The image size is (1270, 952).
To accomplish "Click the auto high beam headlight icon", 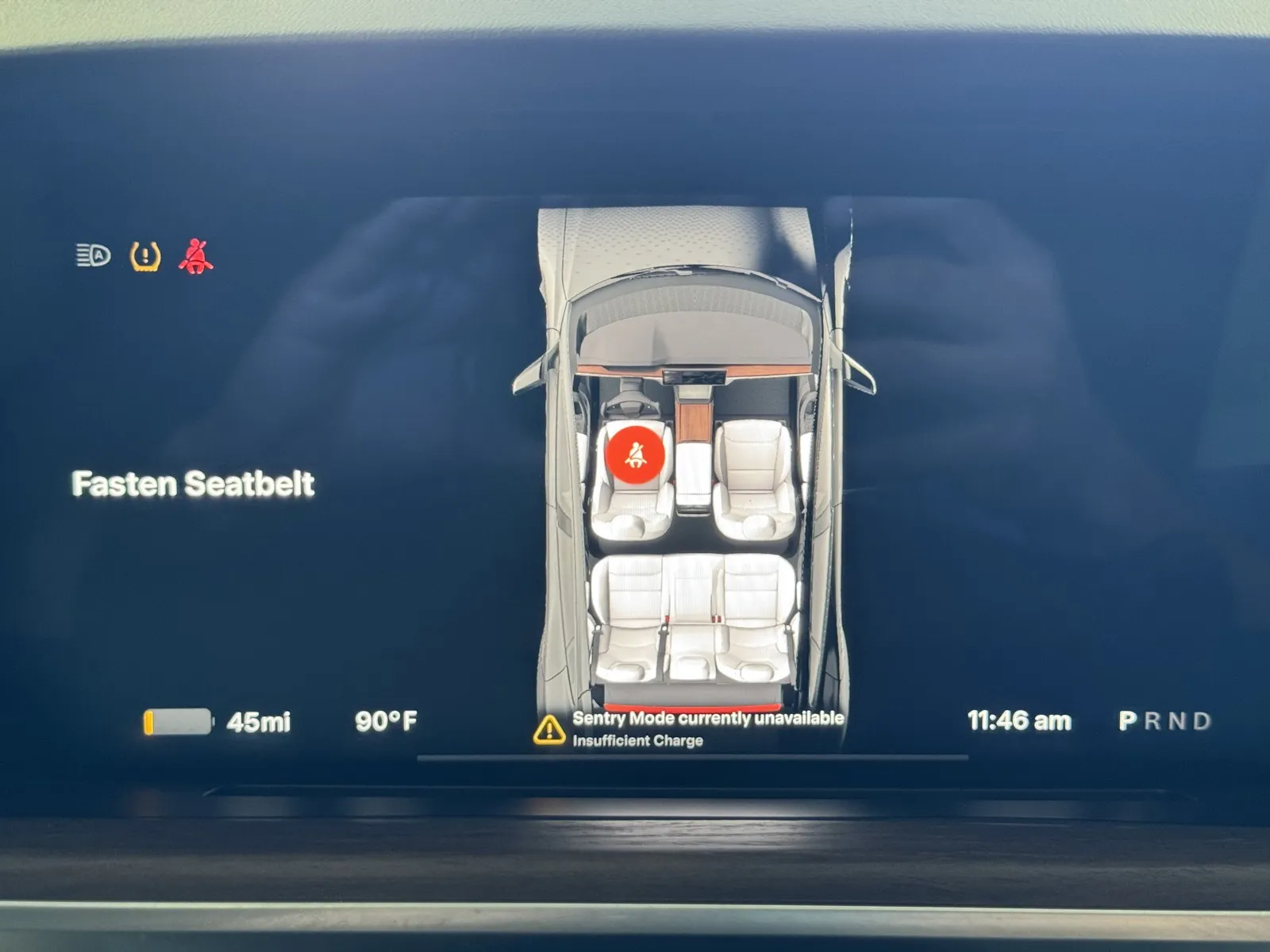I will [94, 255].
